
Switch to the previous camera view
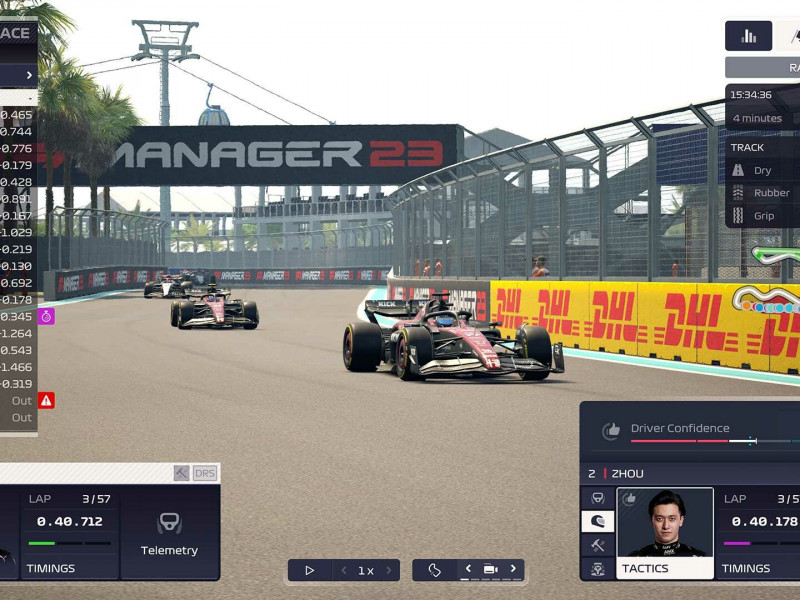(x=467, y=569)
